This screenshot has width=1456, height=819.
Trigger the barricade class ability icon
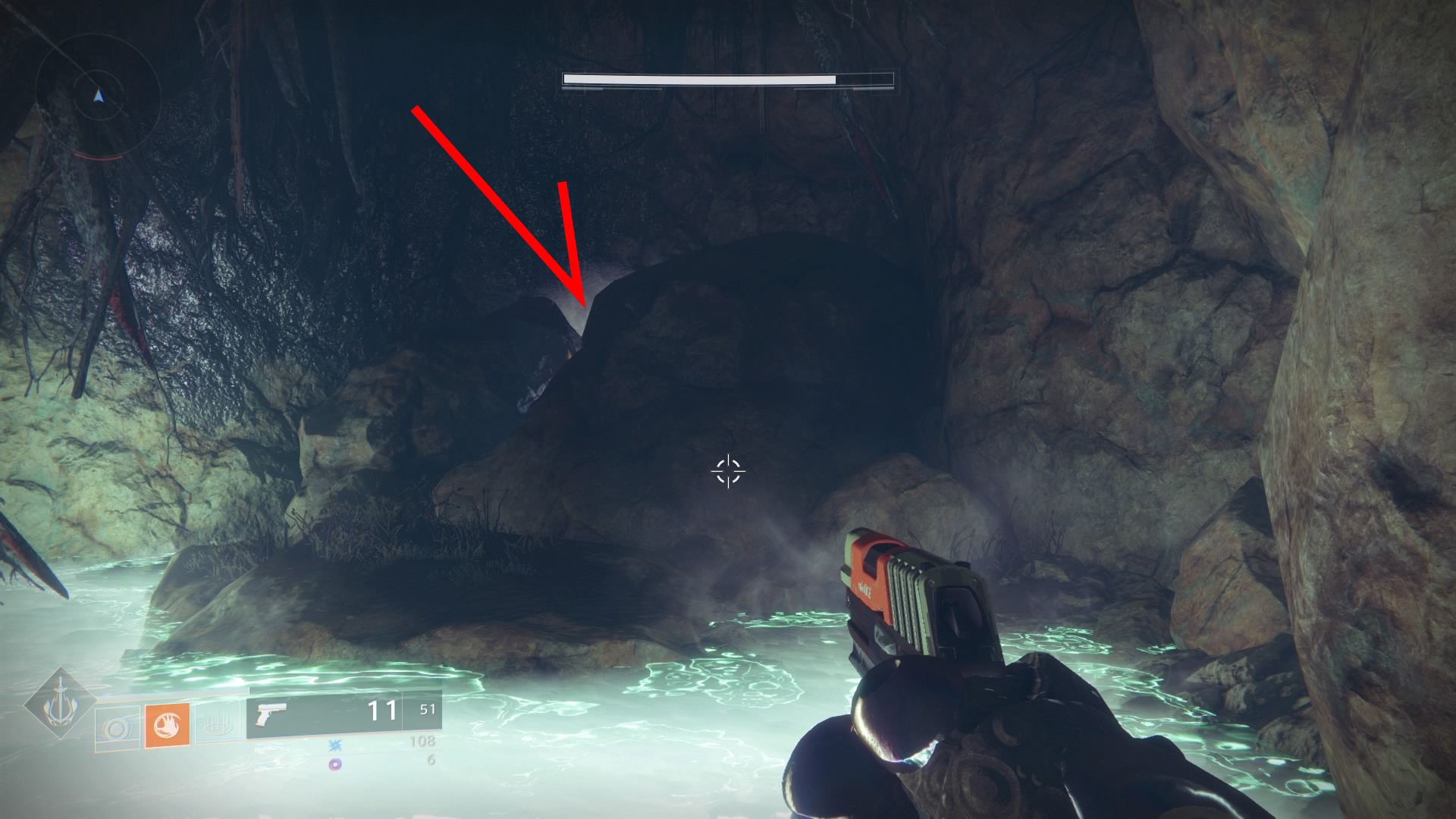[218, 726]
